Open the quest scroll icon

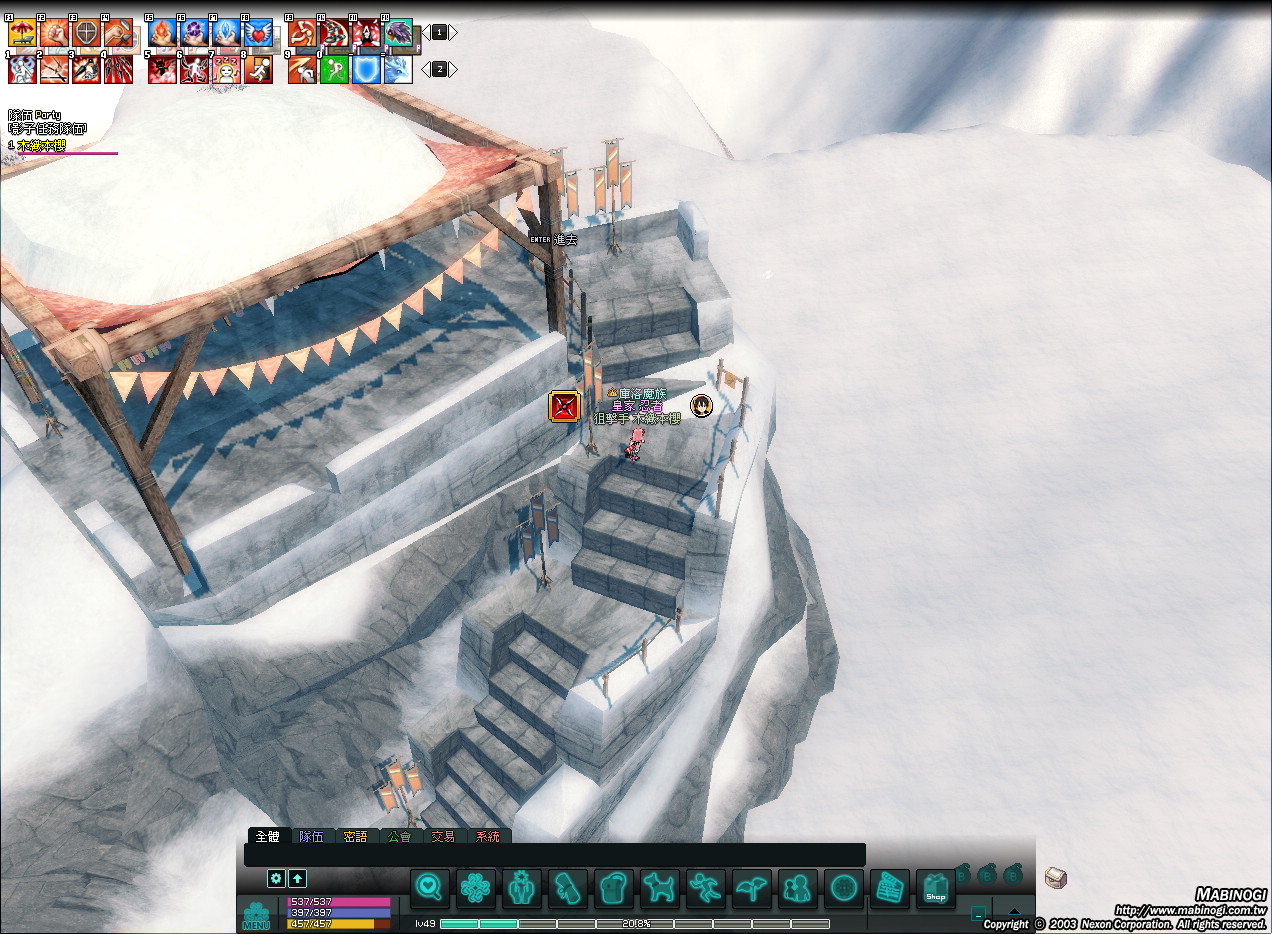pyautogui.click(x=568, y=888)
